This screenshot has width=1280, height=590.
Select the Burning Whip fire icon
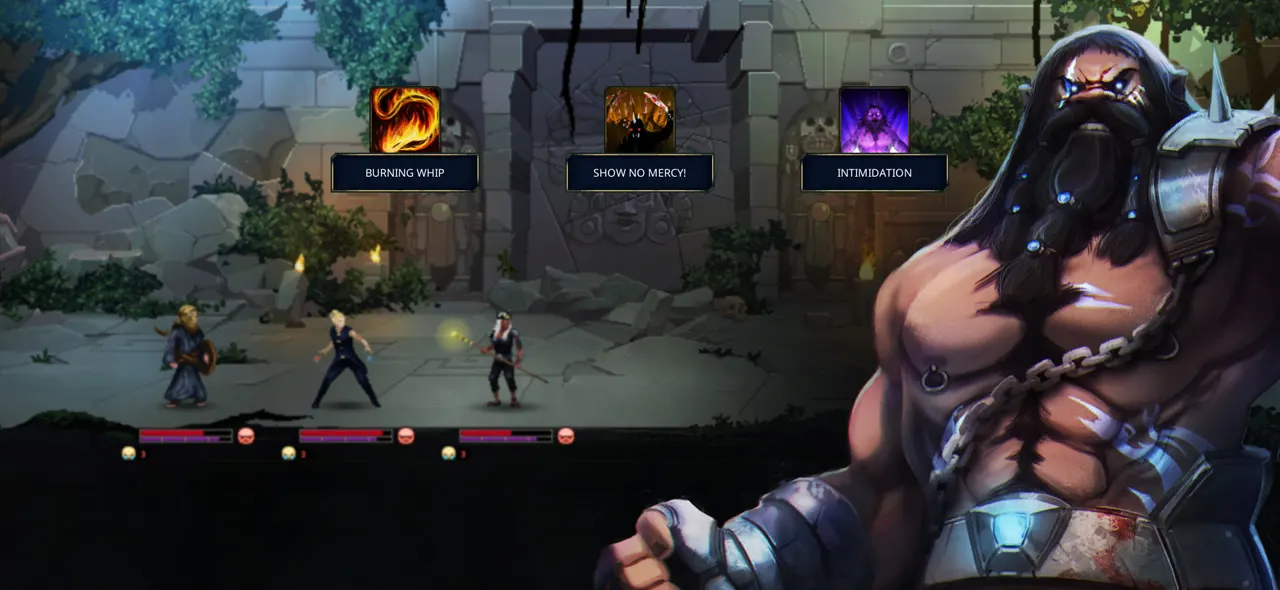[x=405, y=120]
